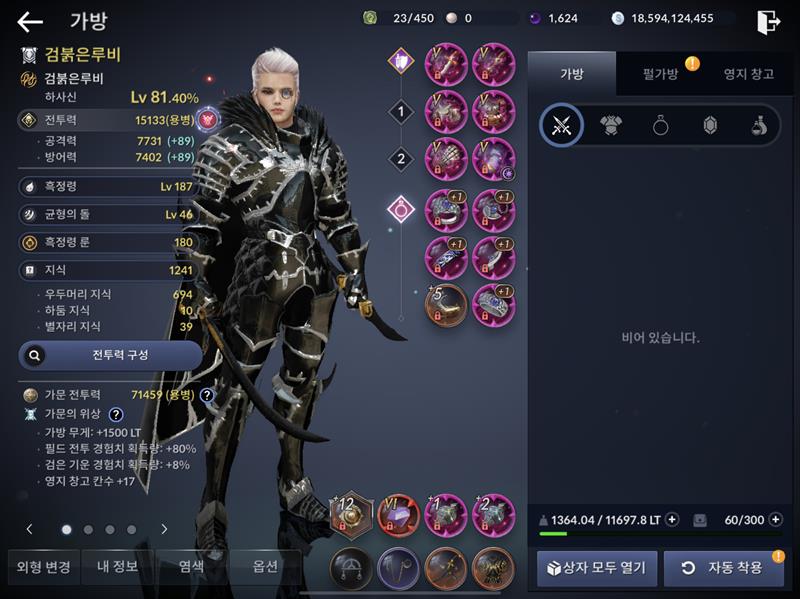Image resolution: width=800 pixels, height=599 pixels.
Task: Go back using the arrow button
Action: click(x=30, y=22)
